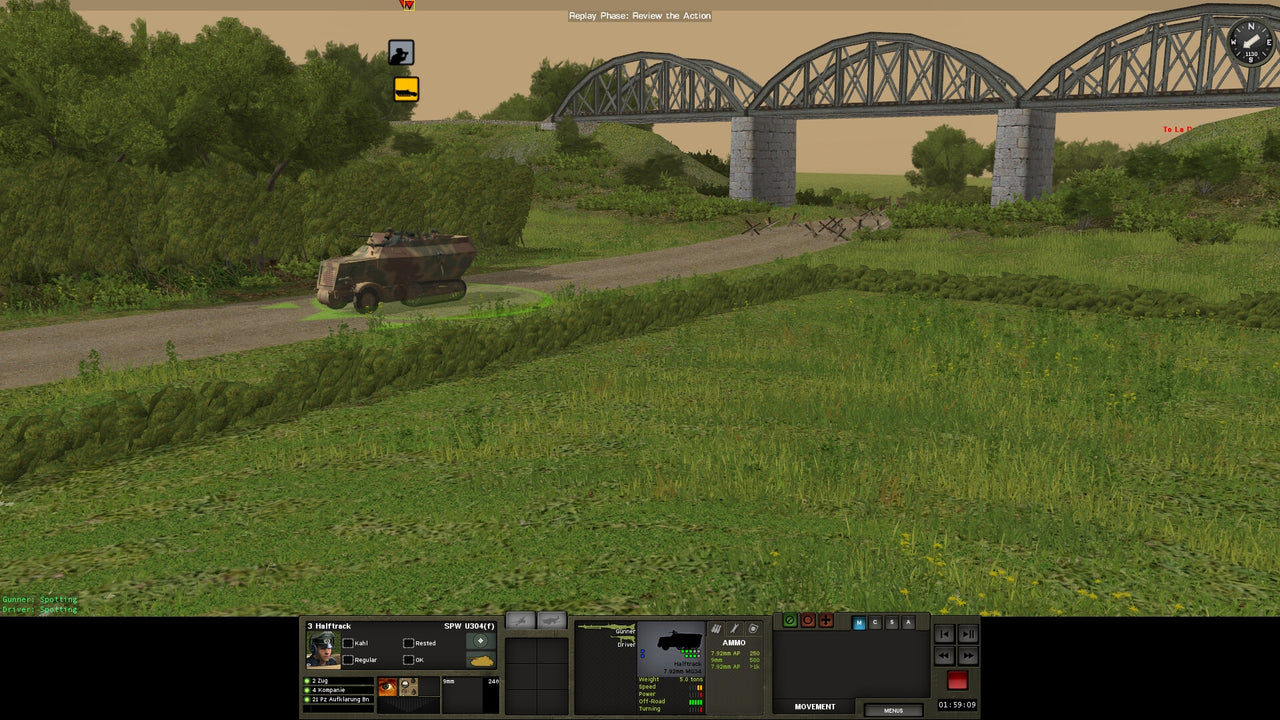Click the gold tank silhouette icon in unit panel

[481, 661]
